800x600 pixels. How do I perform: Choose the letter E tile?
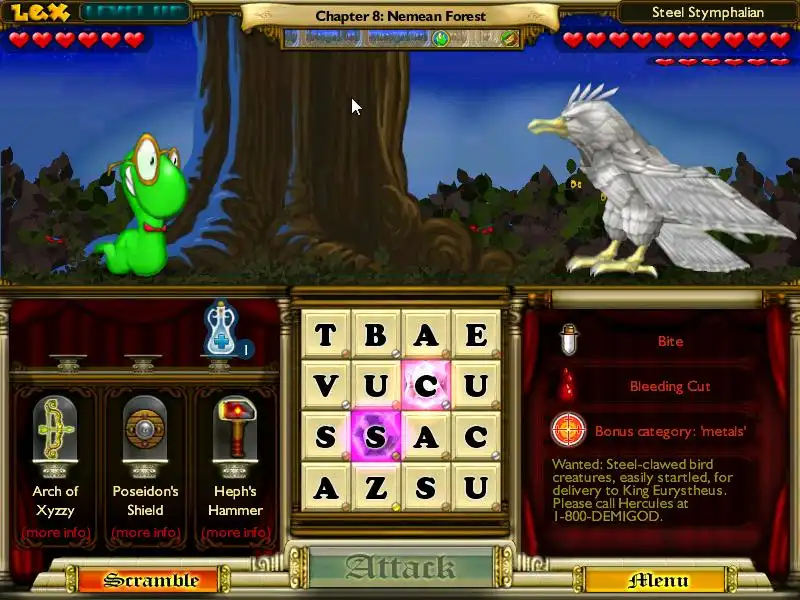click(476, 335)
